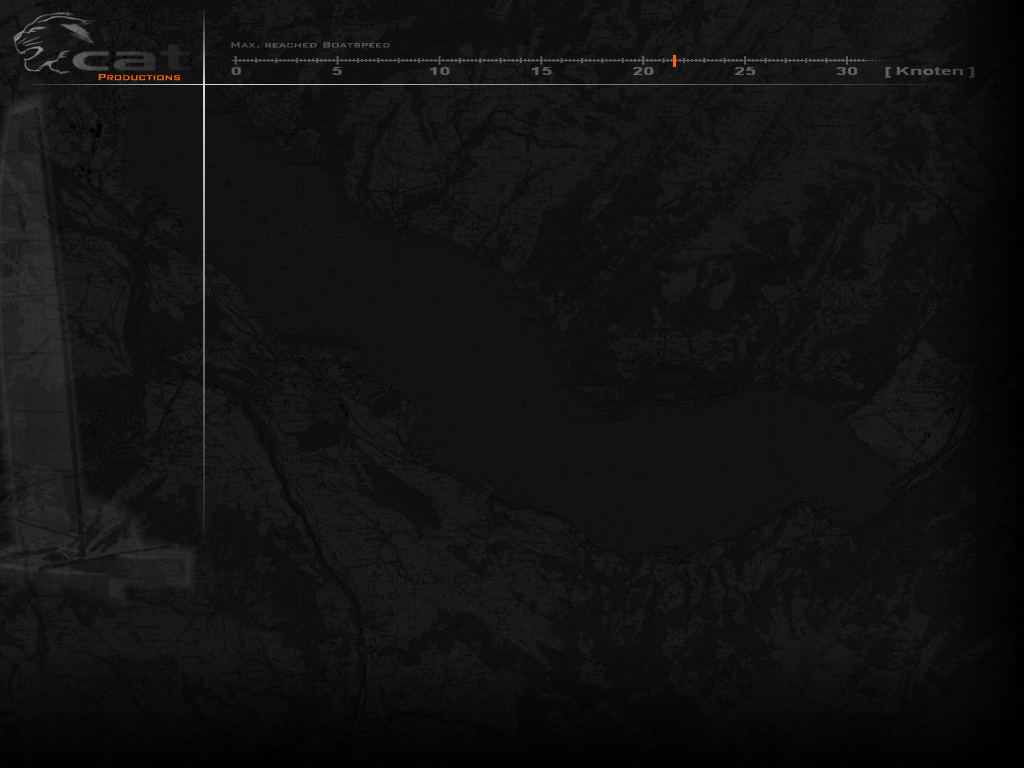Click the cat Productions logo
The height and width of the screenshot is (768, 1024).
98,48
